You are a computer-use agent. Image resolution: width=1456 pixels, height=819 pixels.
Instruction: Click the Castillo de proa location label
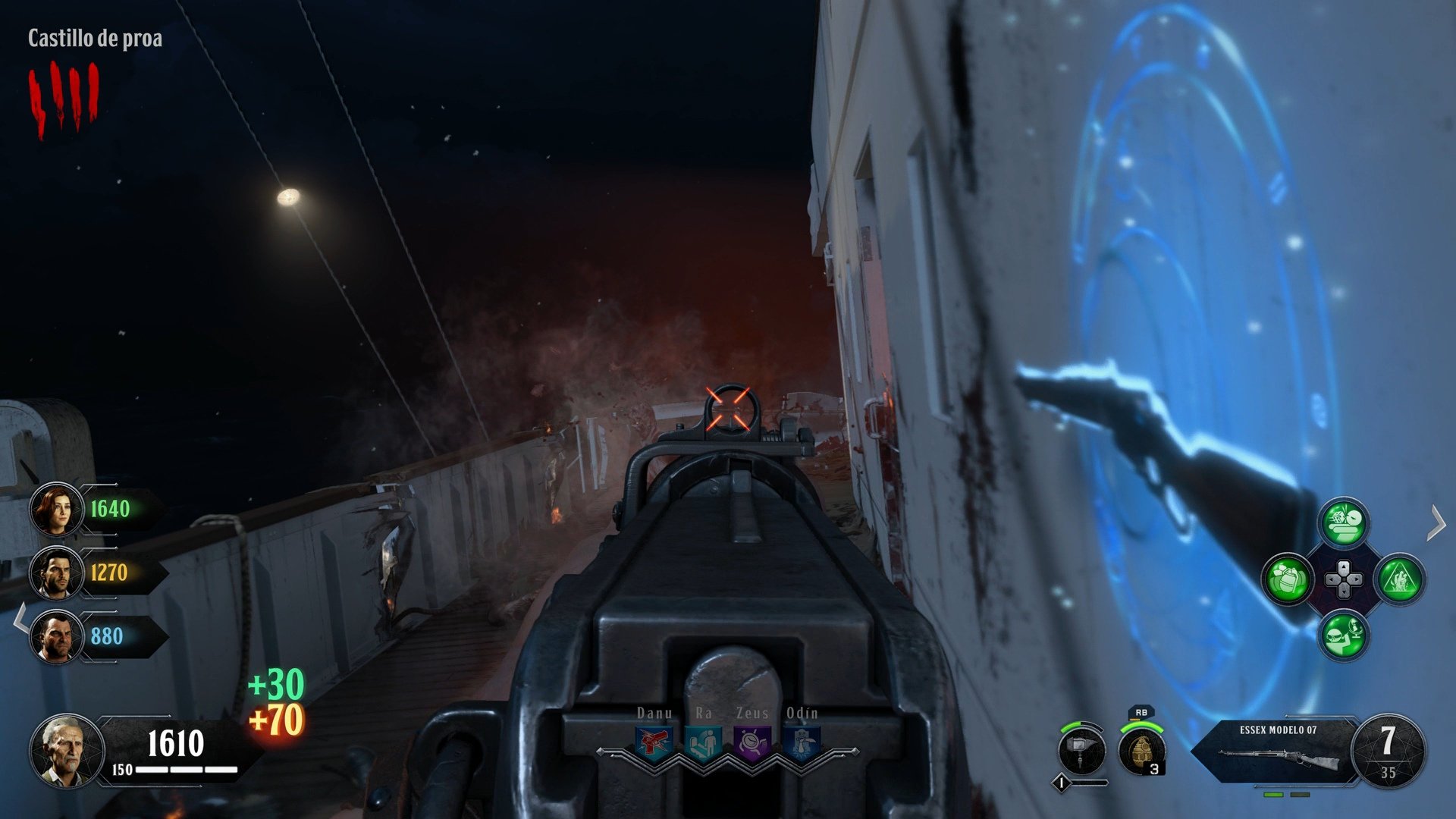pos(95,37)
